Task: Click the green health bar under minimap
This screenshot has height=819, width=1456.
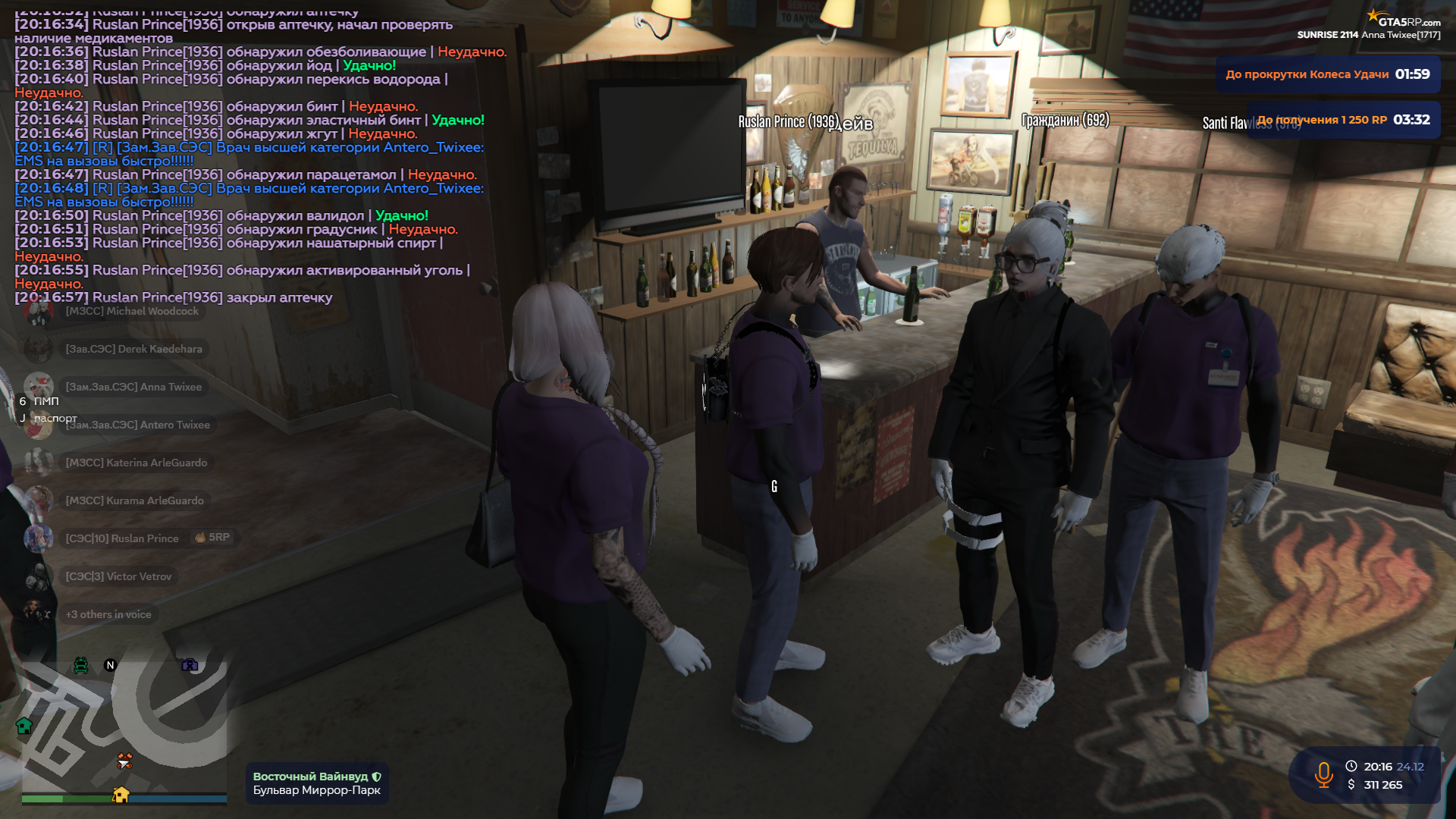Action: (x=42, y=799)
